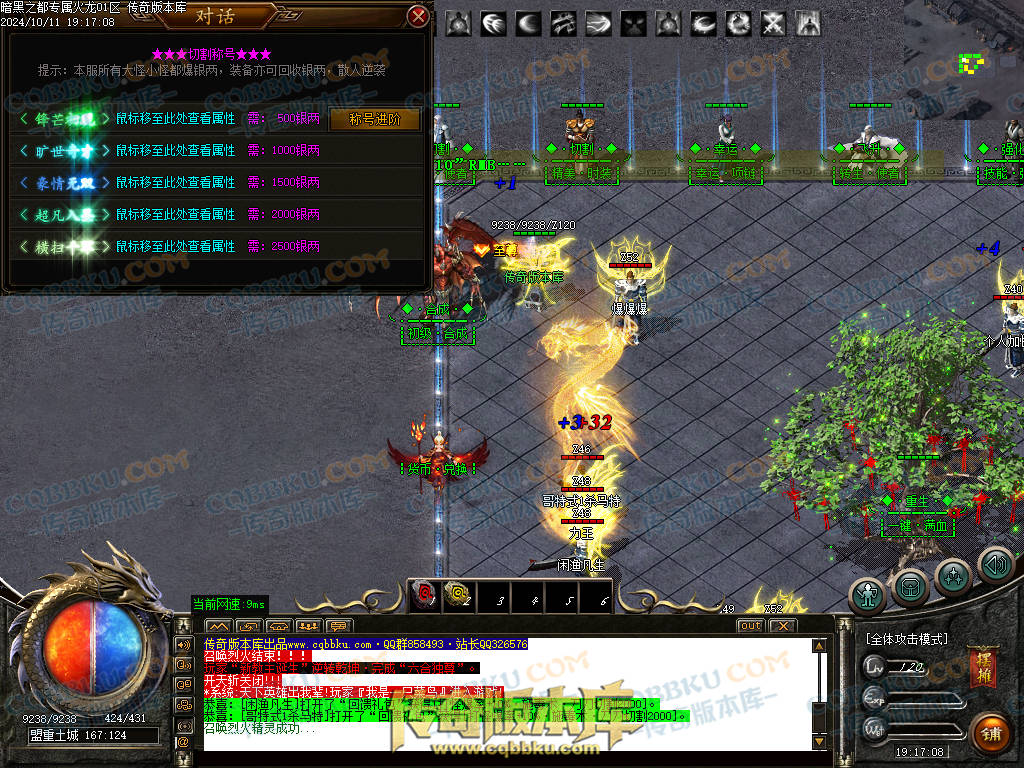Open the 摆摊 stall banner
The image size is (1024, 768).
(981, 669)
